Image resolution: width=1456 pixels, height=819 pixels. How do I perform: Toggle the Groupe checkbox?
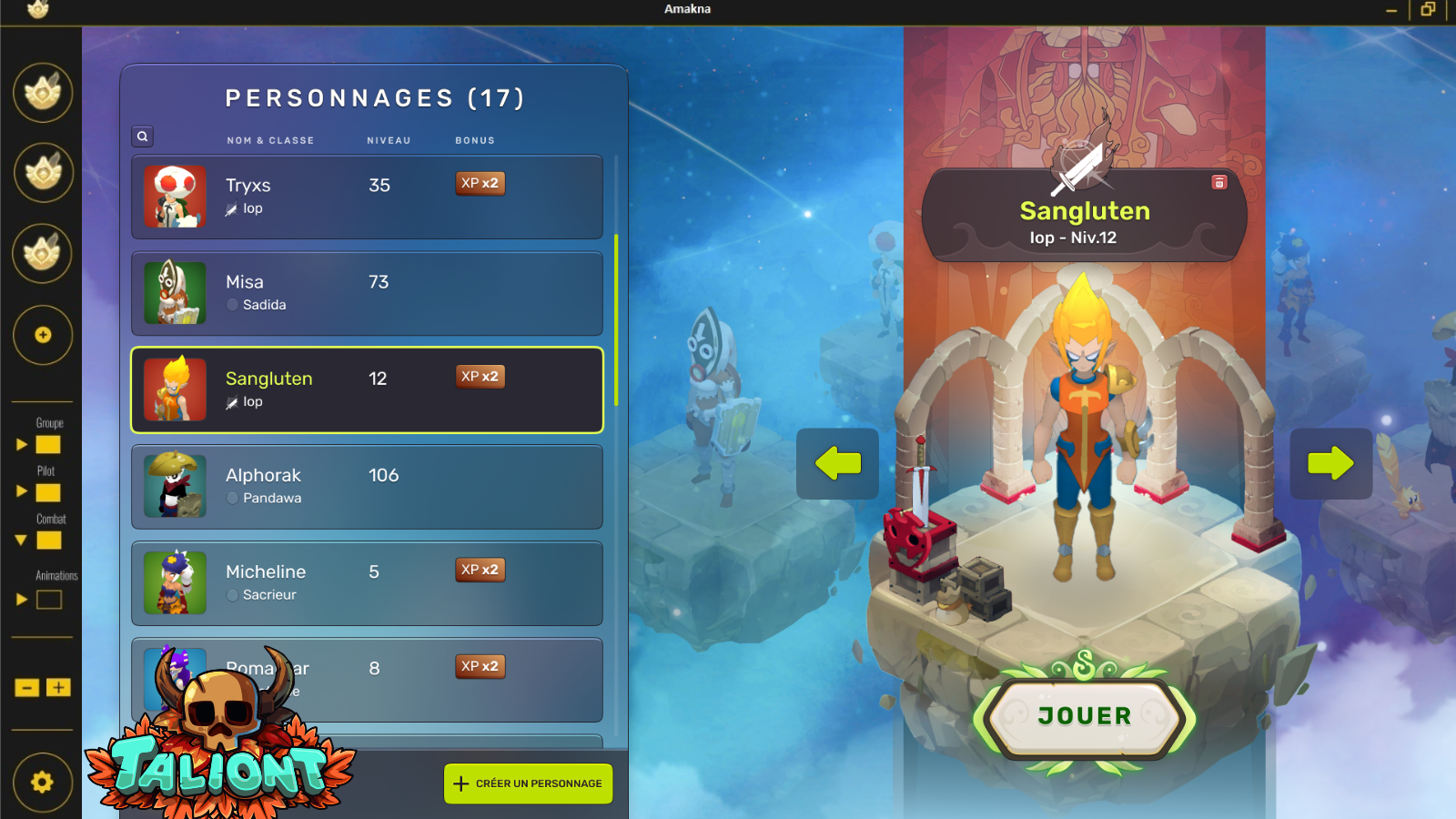[48, 445]
